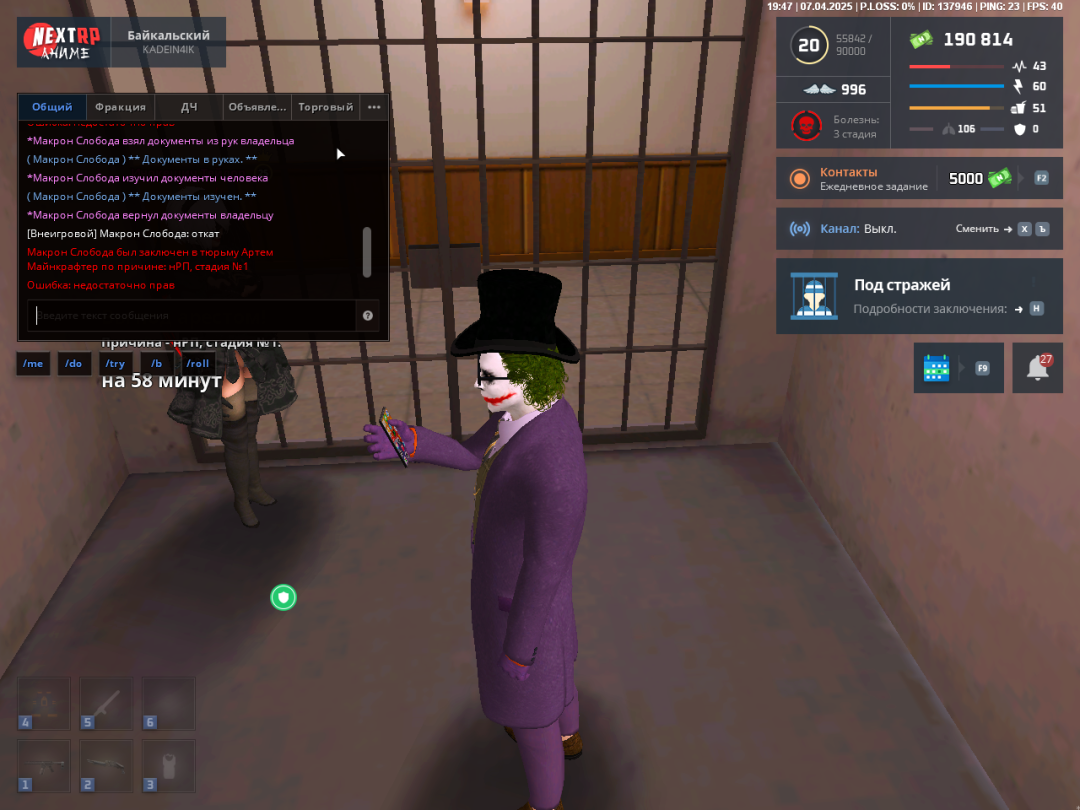Open the three-dot chat options menu
The width and height of the screenshot is (1080, 810).
tap(374, 107)
